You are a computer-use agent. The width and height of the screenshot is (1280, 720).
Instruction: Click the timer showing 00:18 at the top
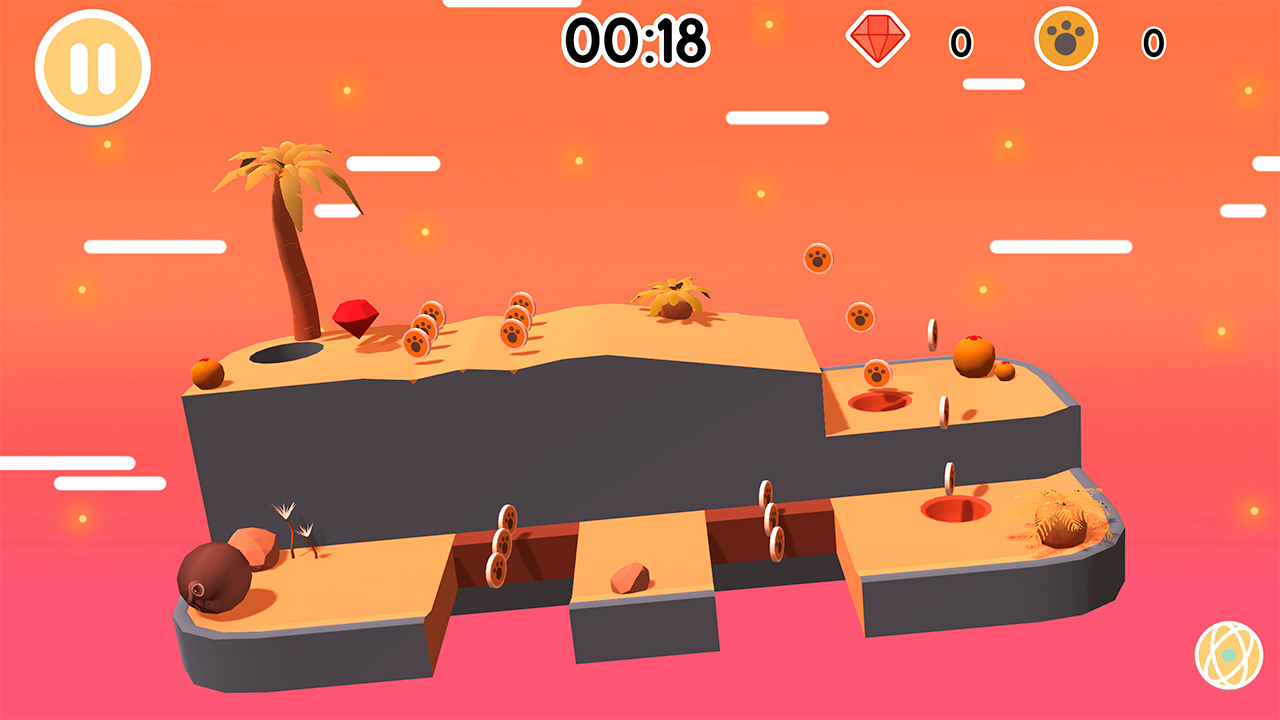coord(637,38)
